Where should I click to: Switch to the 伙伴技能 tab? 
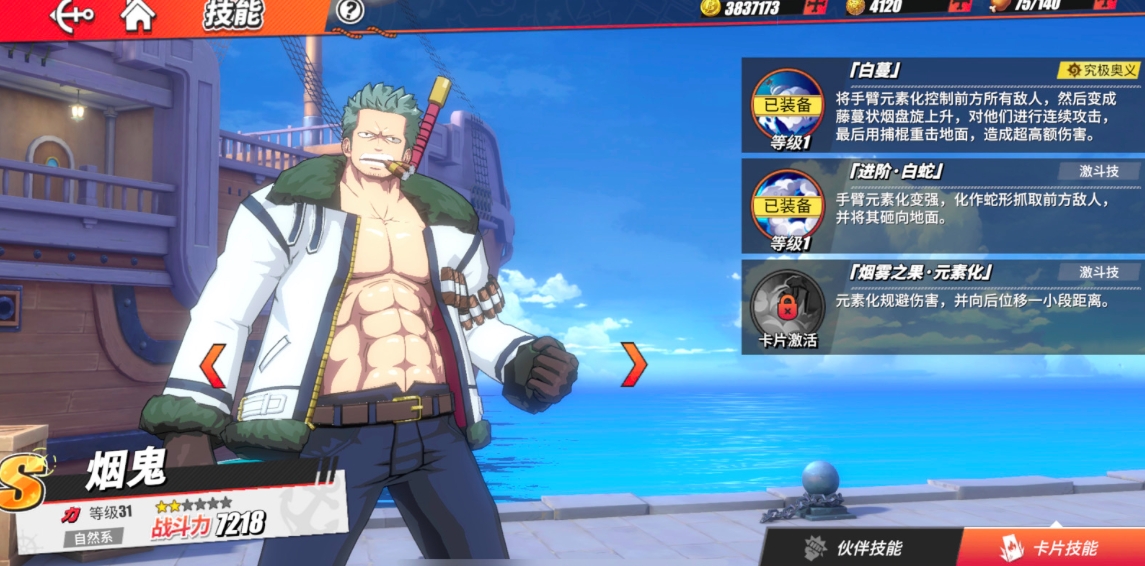(854, 547)
